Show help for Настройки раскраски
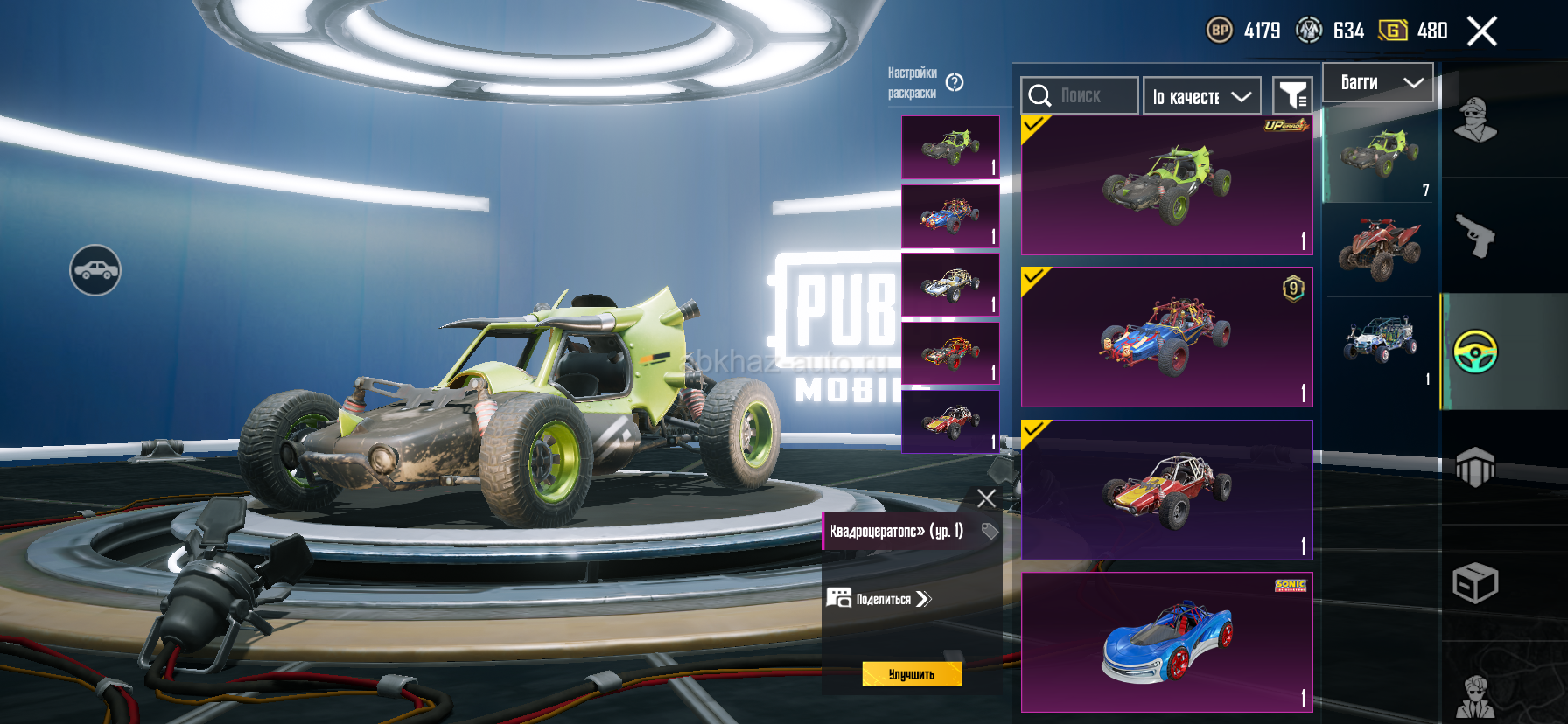This screenshot has height=724, width=1568. coord(955,82)
